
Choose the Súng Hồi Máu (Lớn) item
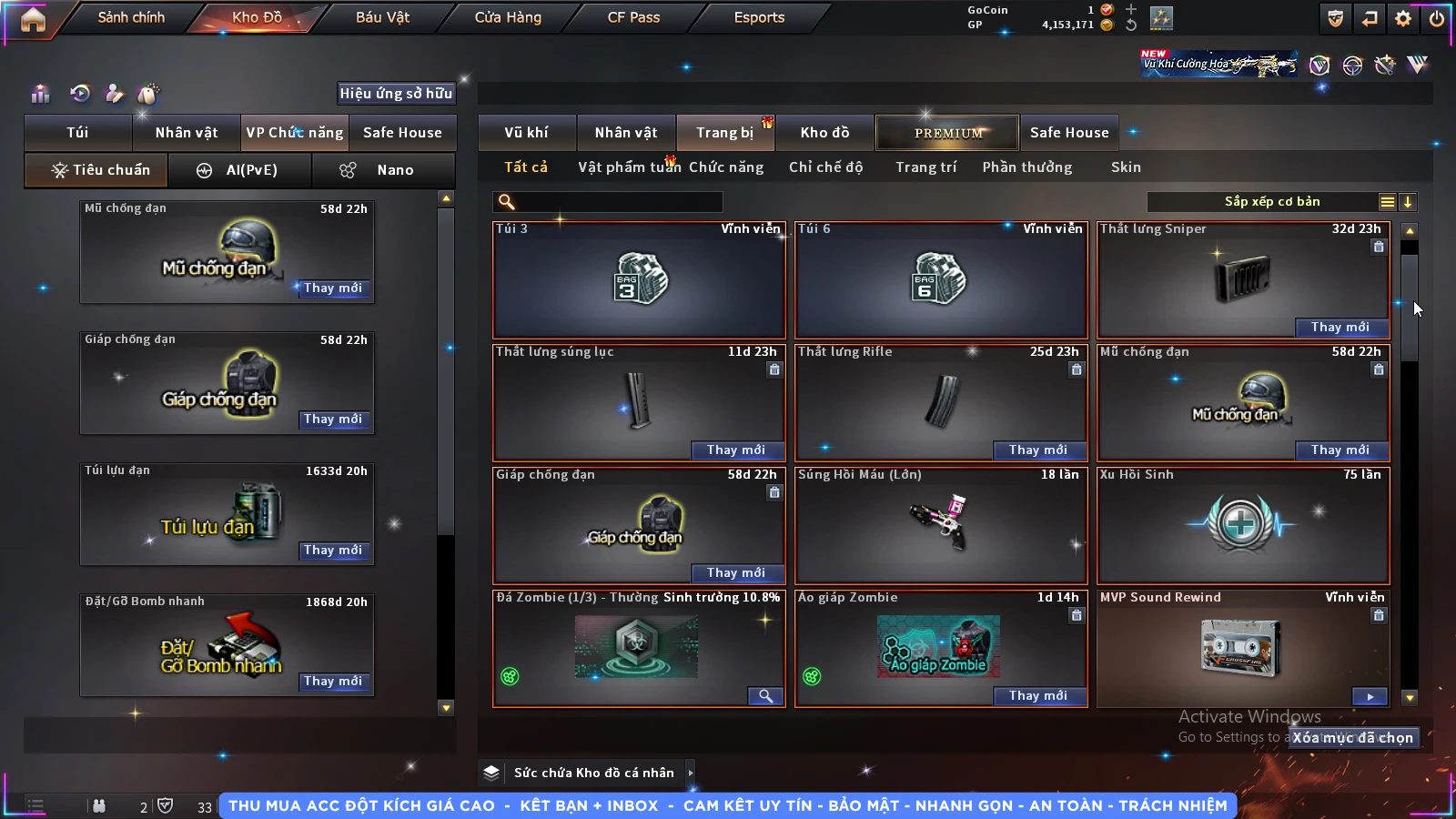(941, 525)
